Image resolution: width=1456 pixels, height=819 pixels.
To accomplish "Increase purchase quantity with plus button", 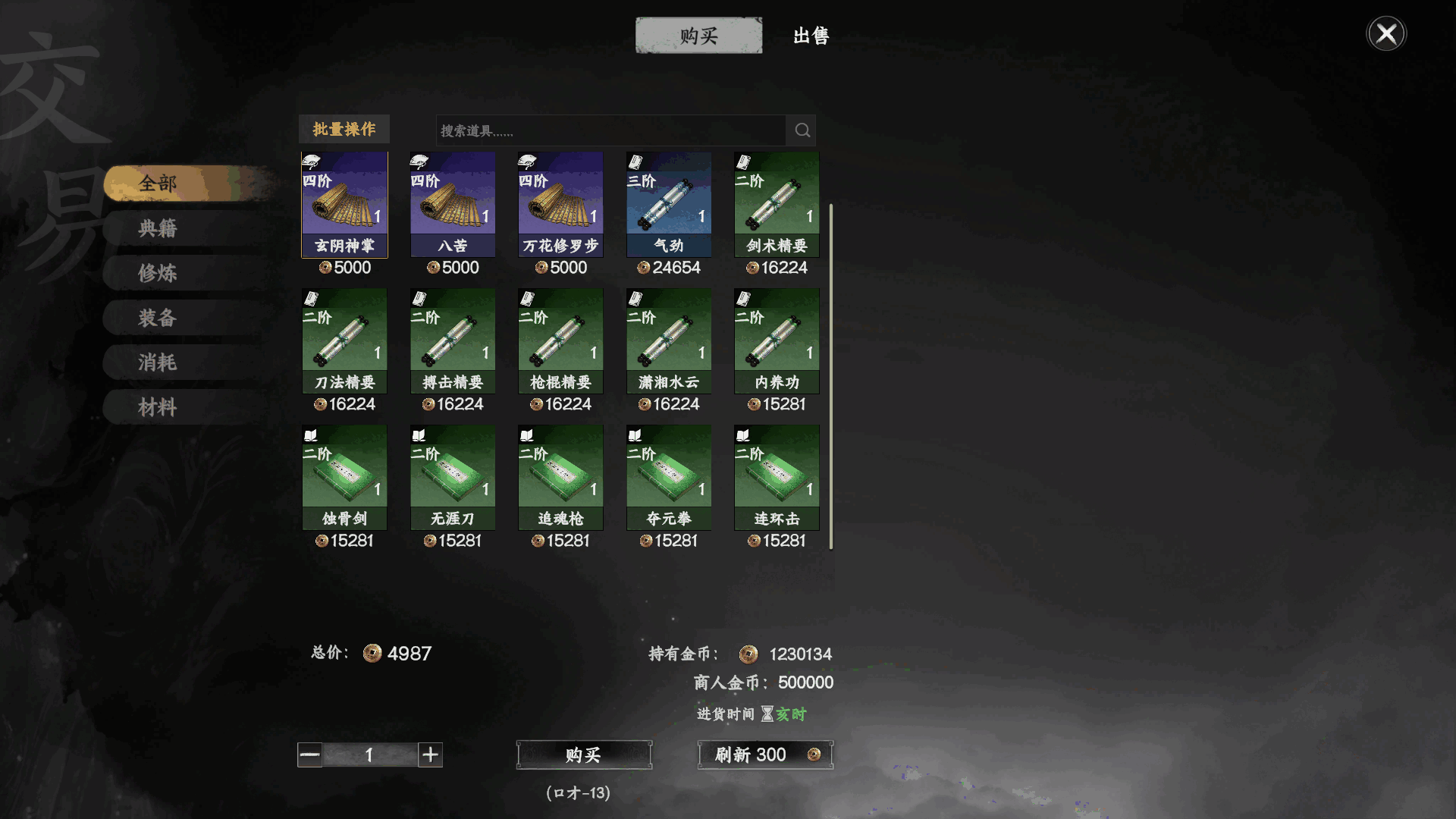I will click(430, 755).
